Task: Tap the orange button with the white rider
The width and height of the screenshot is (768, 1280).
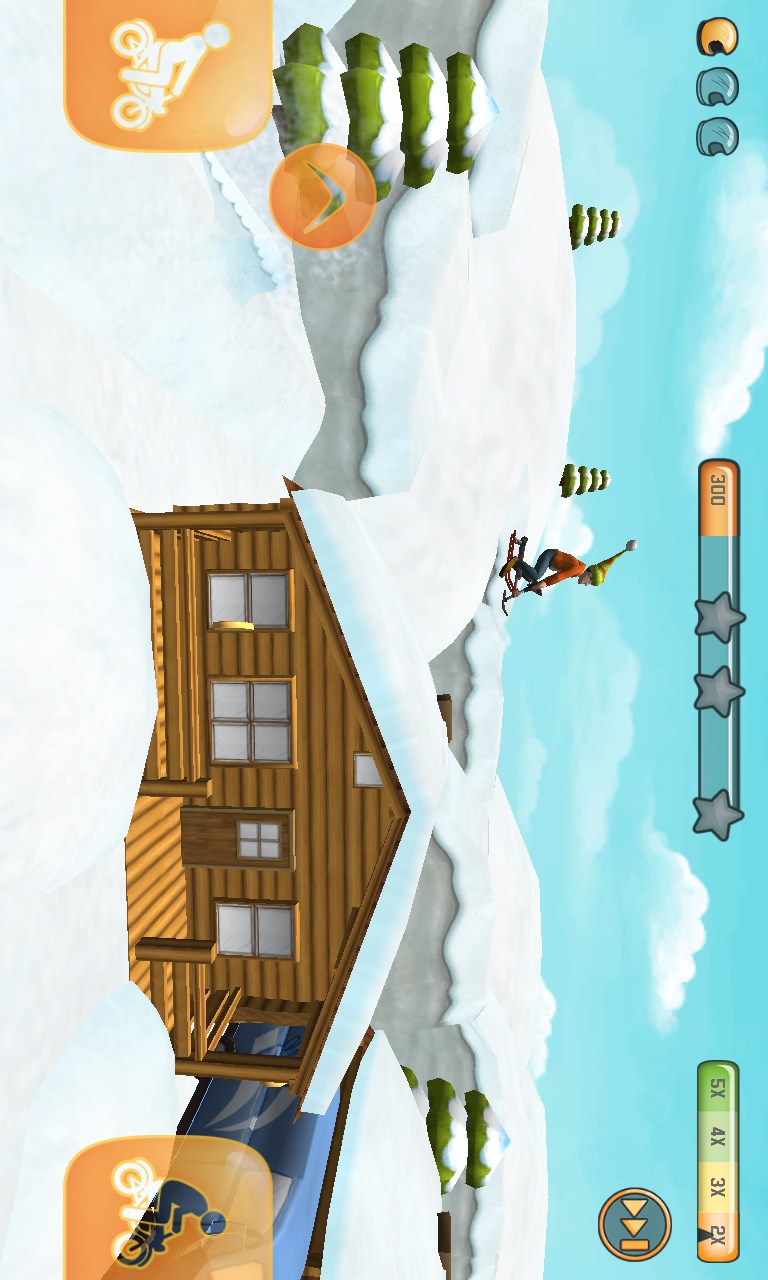Action: 167,72
